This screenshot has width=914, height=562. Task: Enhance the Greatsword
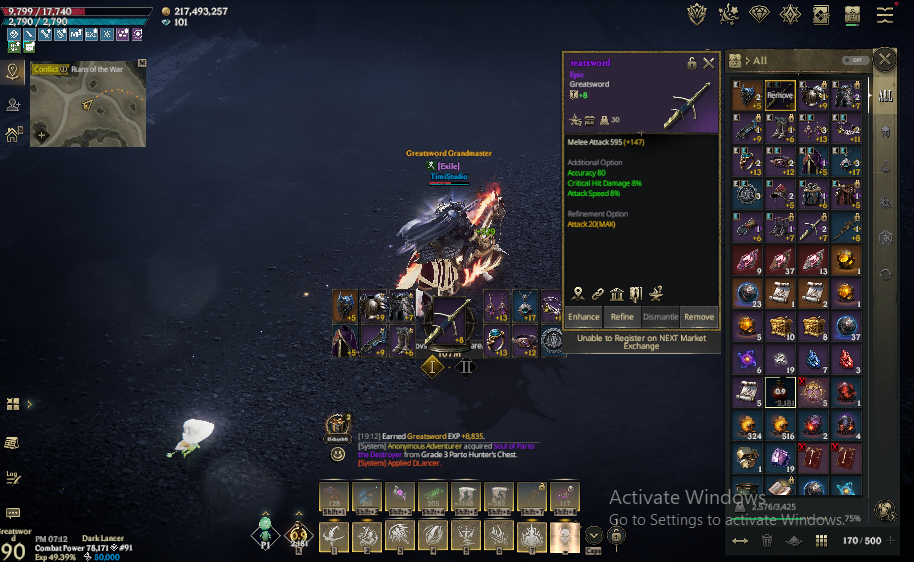pos(583,317)
